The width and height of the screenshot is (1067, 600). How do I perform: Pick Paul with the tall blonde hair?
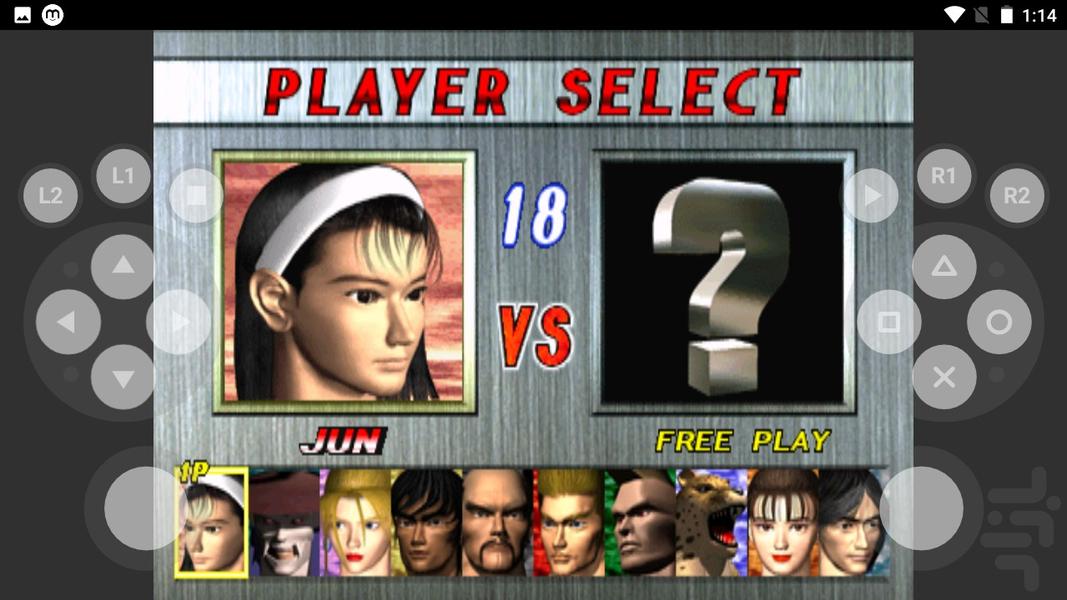(x=568, y=523)
